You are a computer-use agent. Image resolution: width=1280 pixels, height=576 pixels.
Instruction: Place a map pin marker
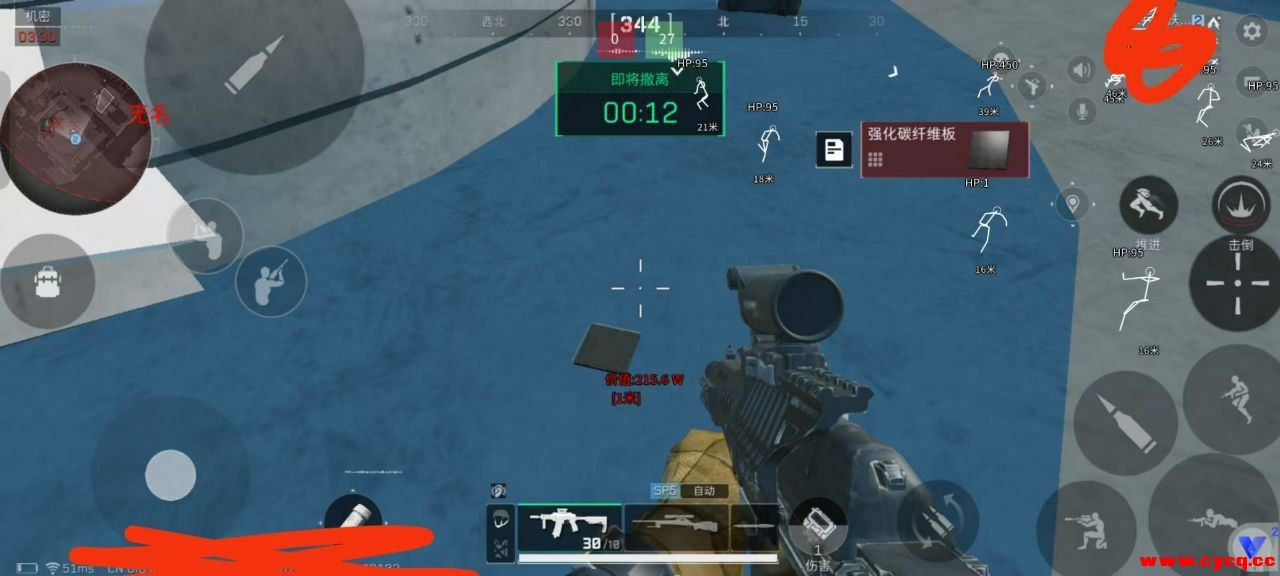coord(1074,202)
